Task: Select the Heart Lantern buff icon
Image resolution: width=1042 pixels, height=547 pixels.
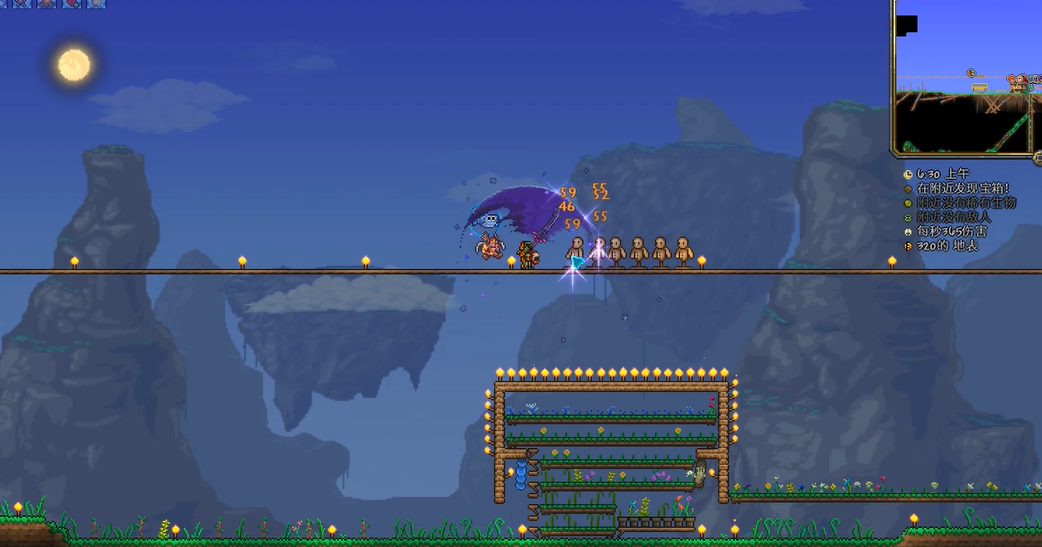Action: (x=72, y=3)
